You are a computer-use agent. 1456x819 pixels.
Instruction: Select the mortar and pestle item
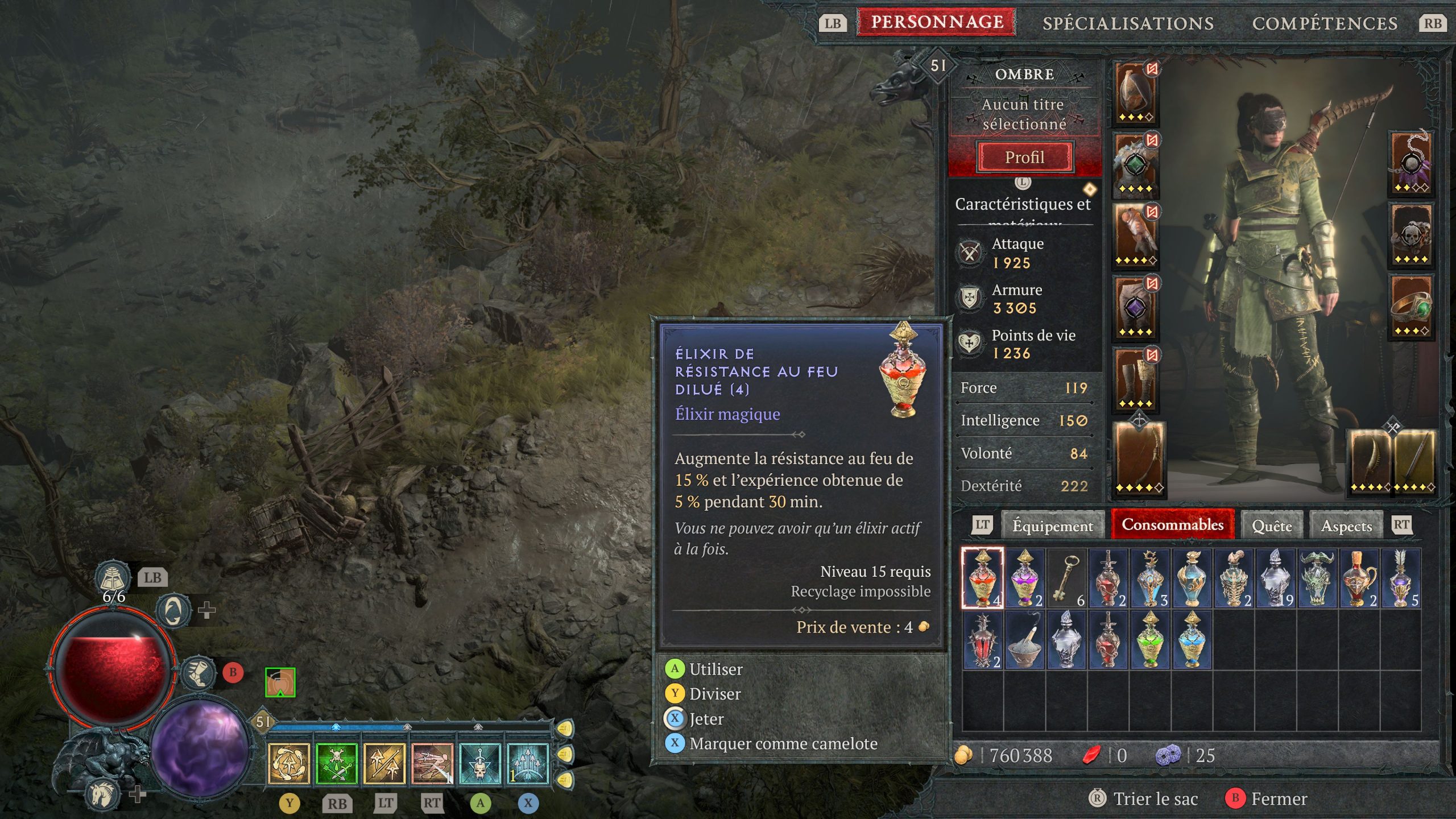[1024, 640]
